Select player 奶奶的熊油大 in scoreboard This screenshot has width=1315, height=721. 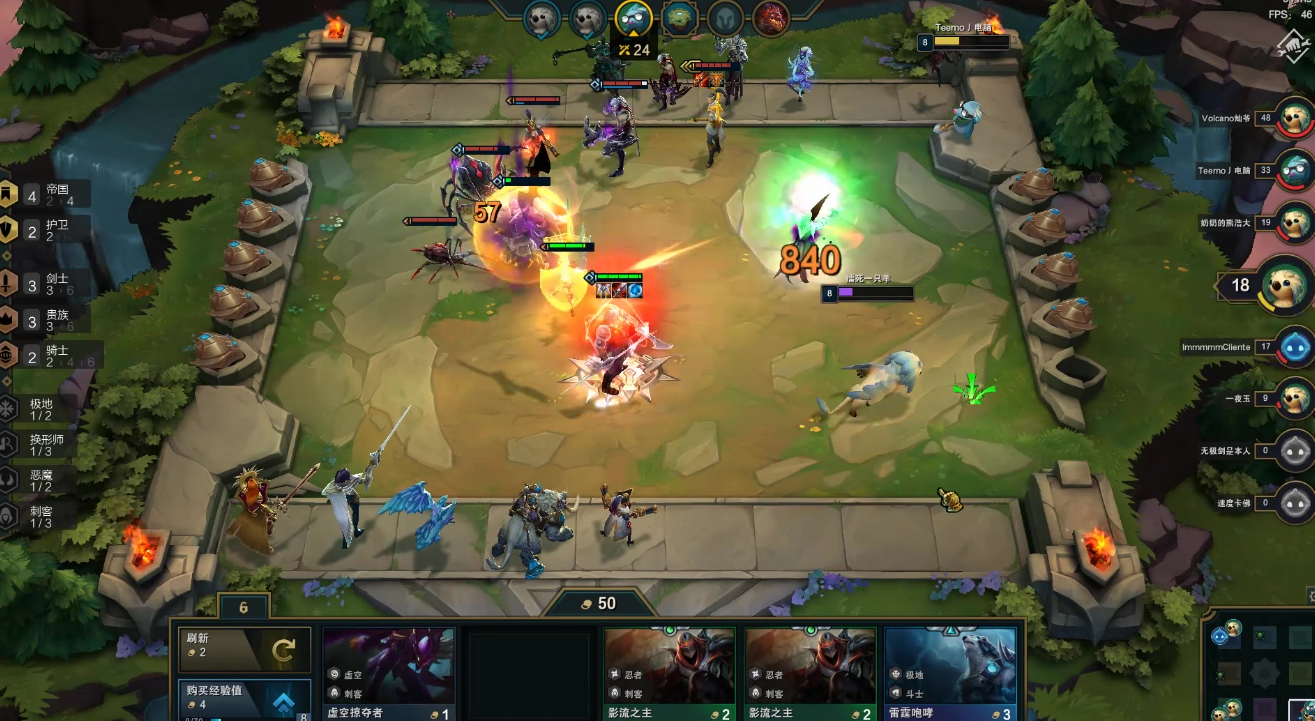point(1296,223)
